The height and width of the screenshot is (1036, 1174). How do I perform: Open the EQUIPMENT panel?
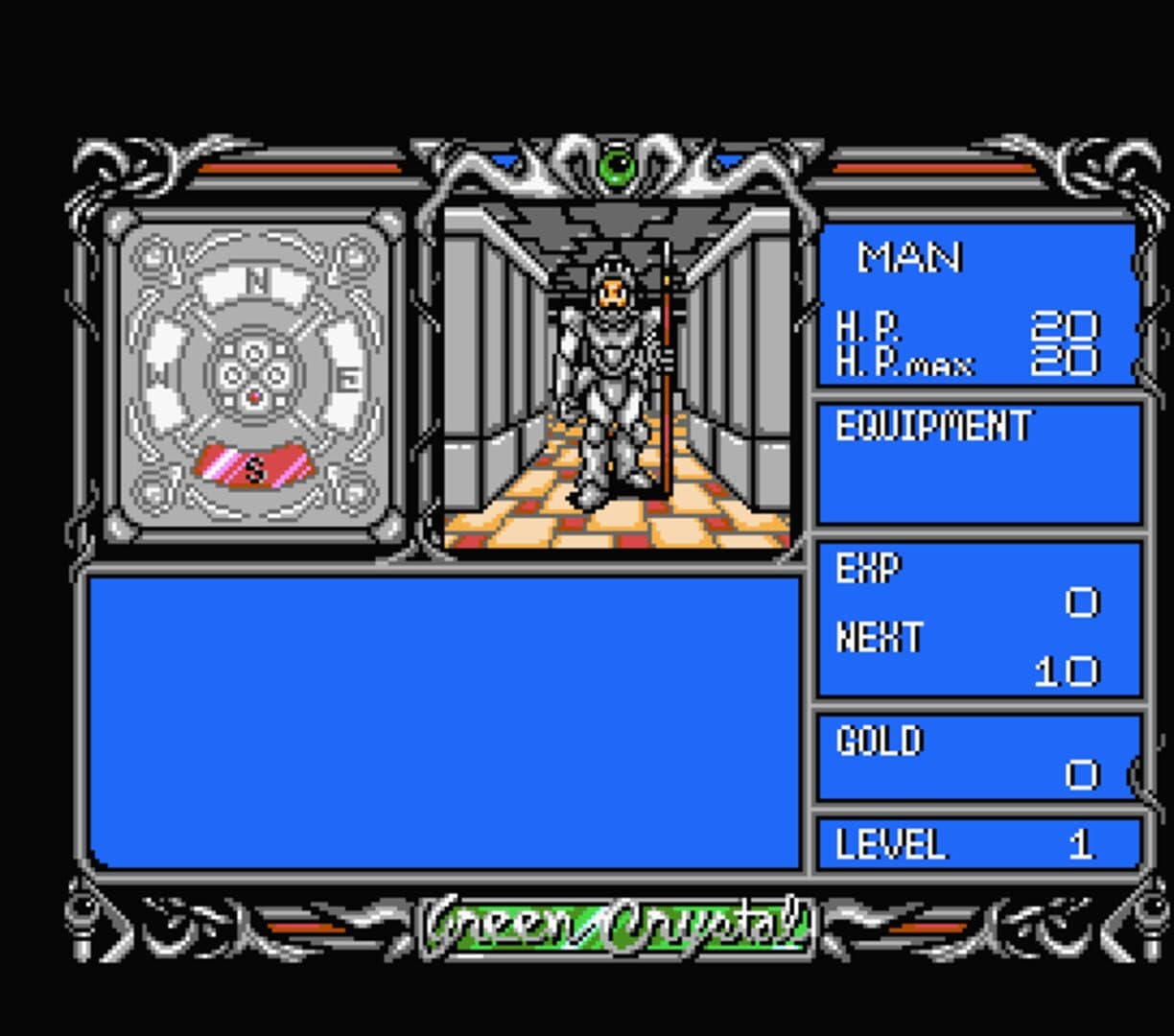tap(978, 463)
